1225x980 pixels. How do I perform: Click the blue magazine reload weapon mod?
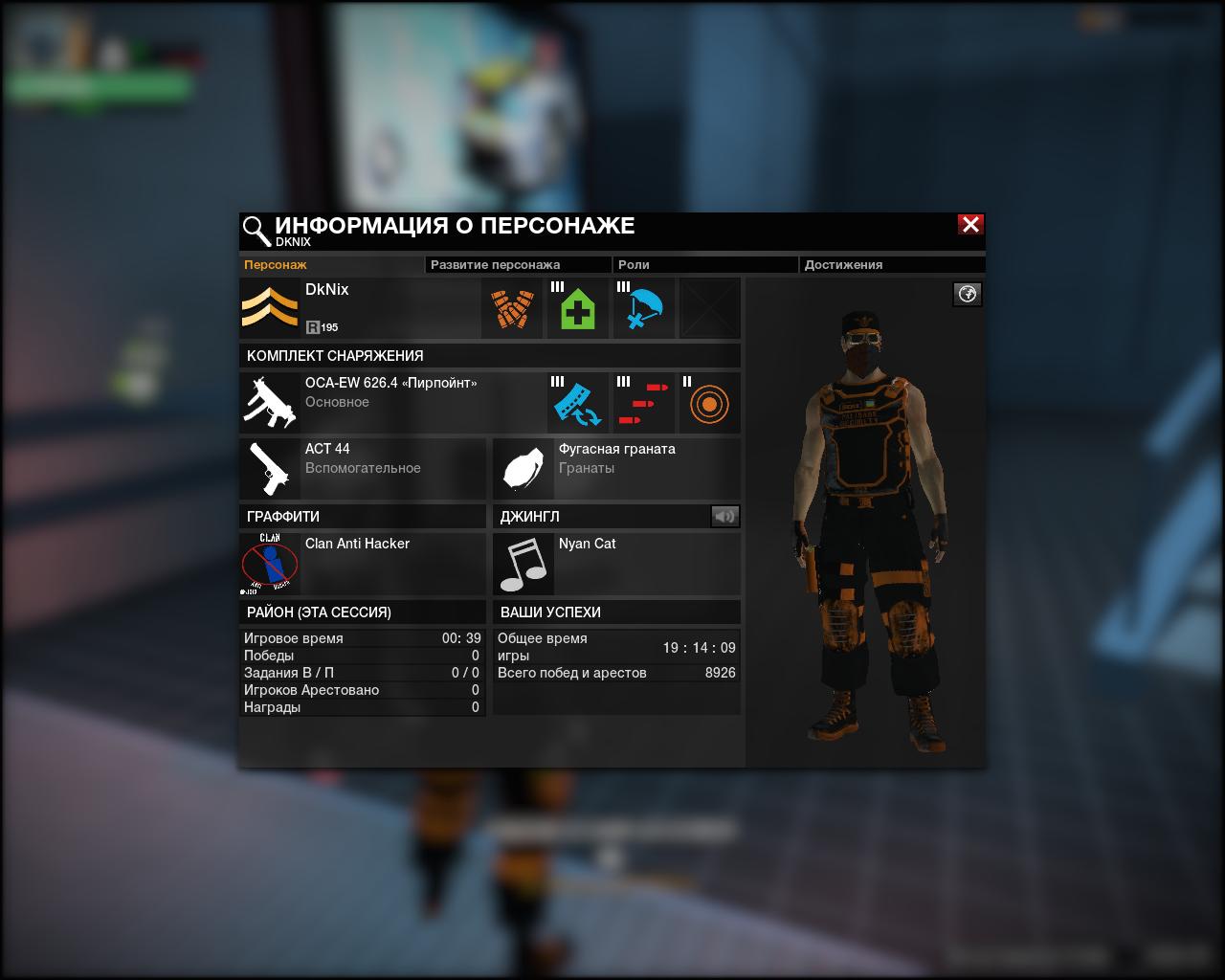(x=578, y=403)
